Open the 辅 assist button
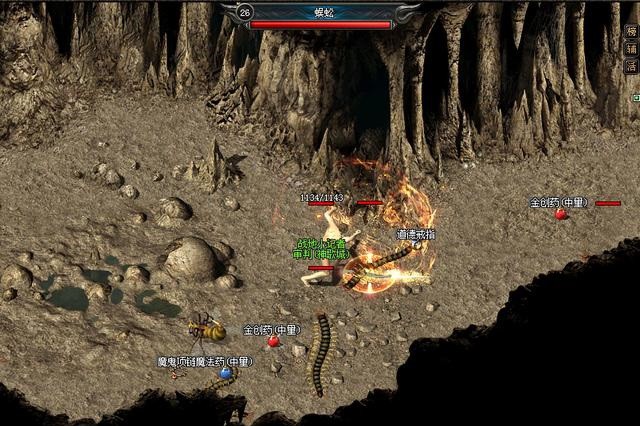The height and width of the screenshot is (426, 640). (x=631, y=48)
